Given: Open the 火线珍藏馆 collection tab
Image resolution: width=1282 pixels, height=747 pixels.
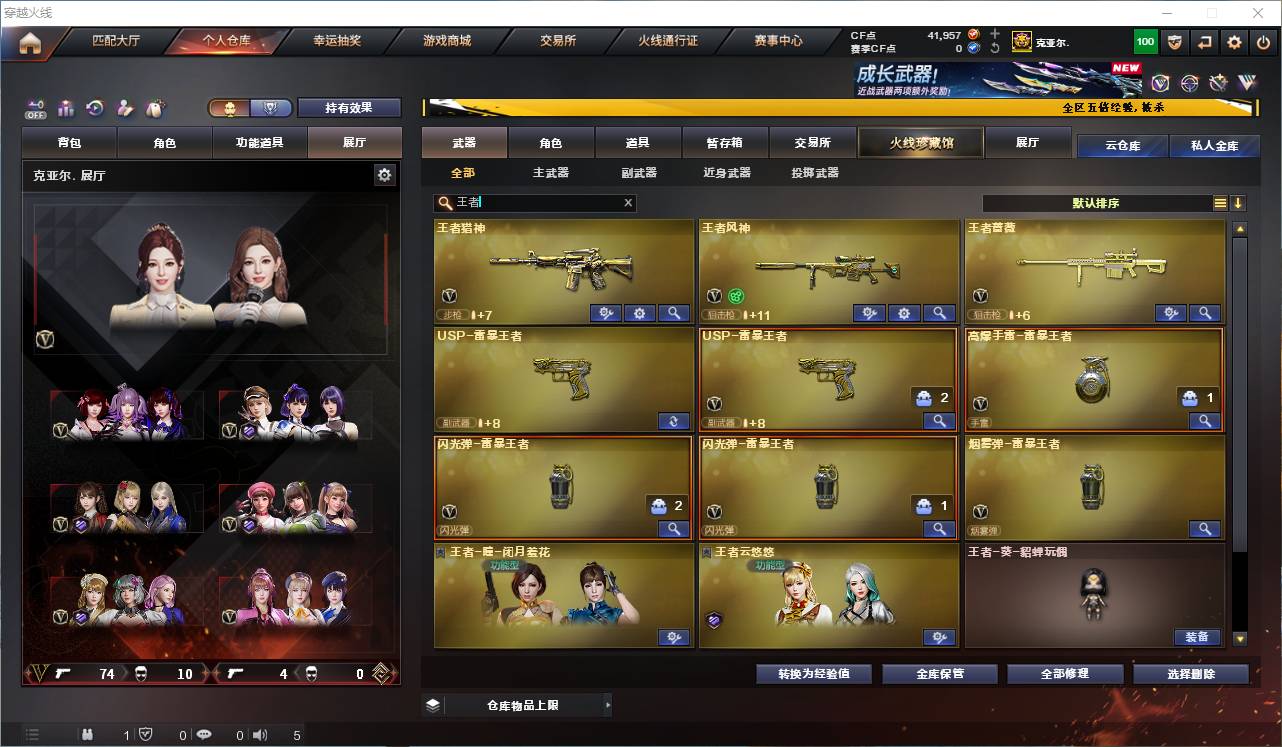Looking at the screenshot, I should 919,142.
